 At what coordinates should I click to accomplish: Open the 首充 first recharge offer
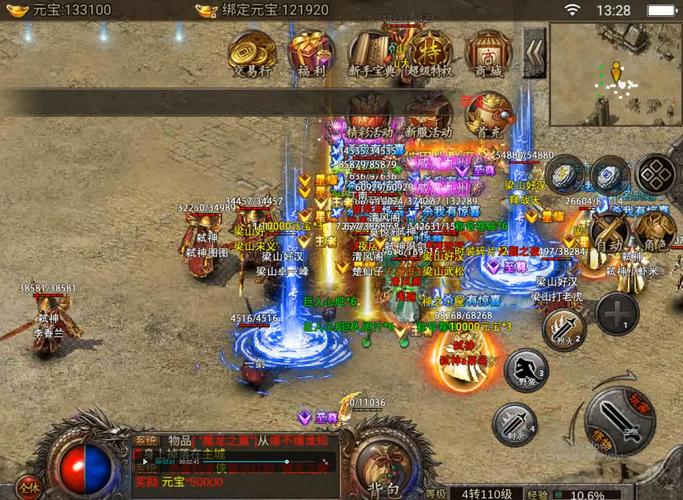click(x=488, y=115)
